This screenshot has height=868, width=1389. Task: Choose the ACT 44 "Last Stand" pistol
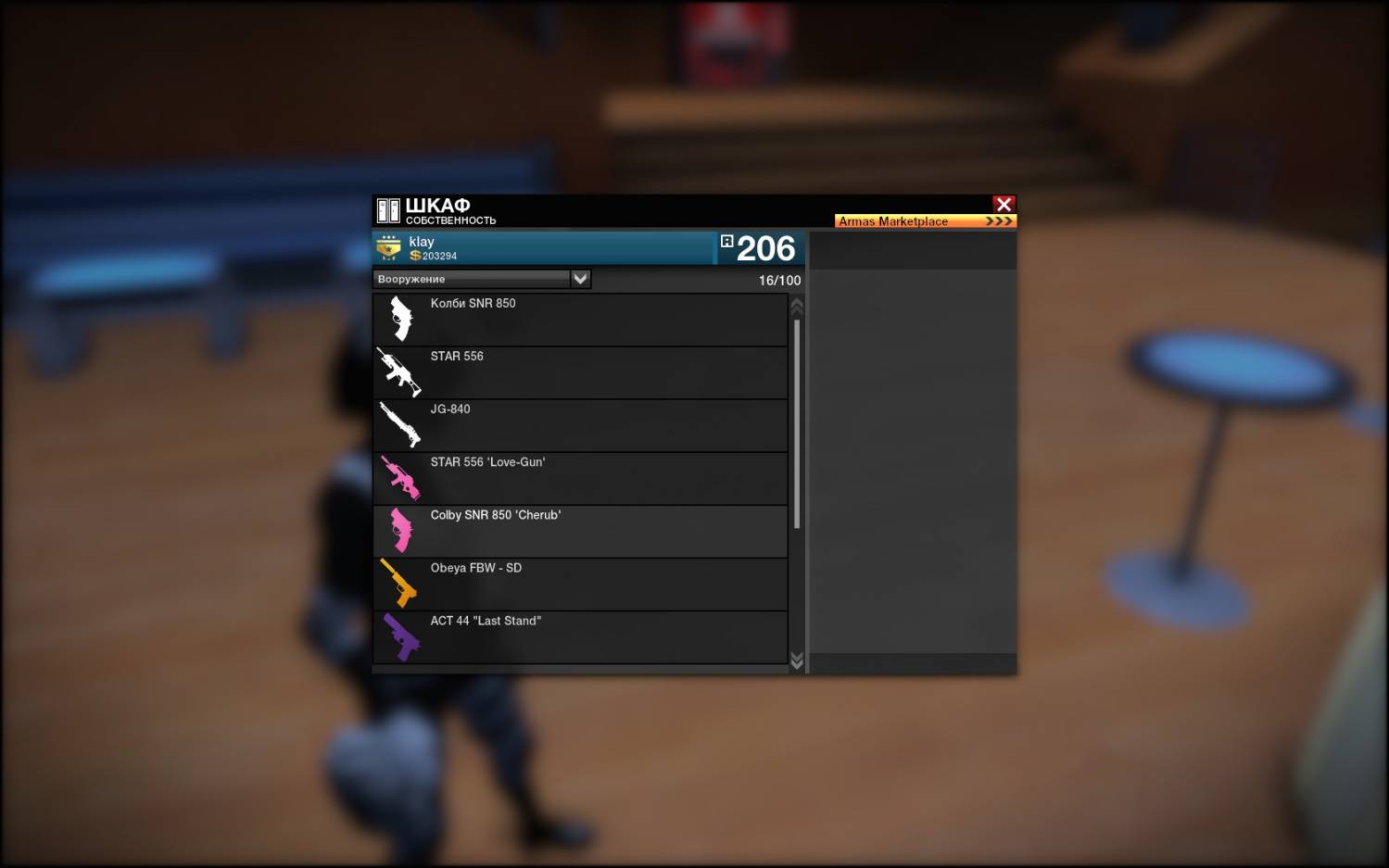point(580,636)
